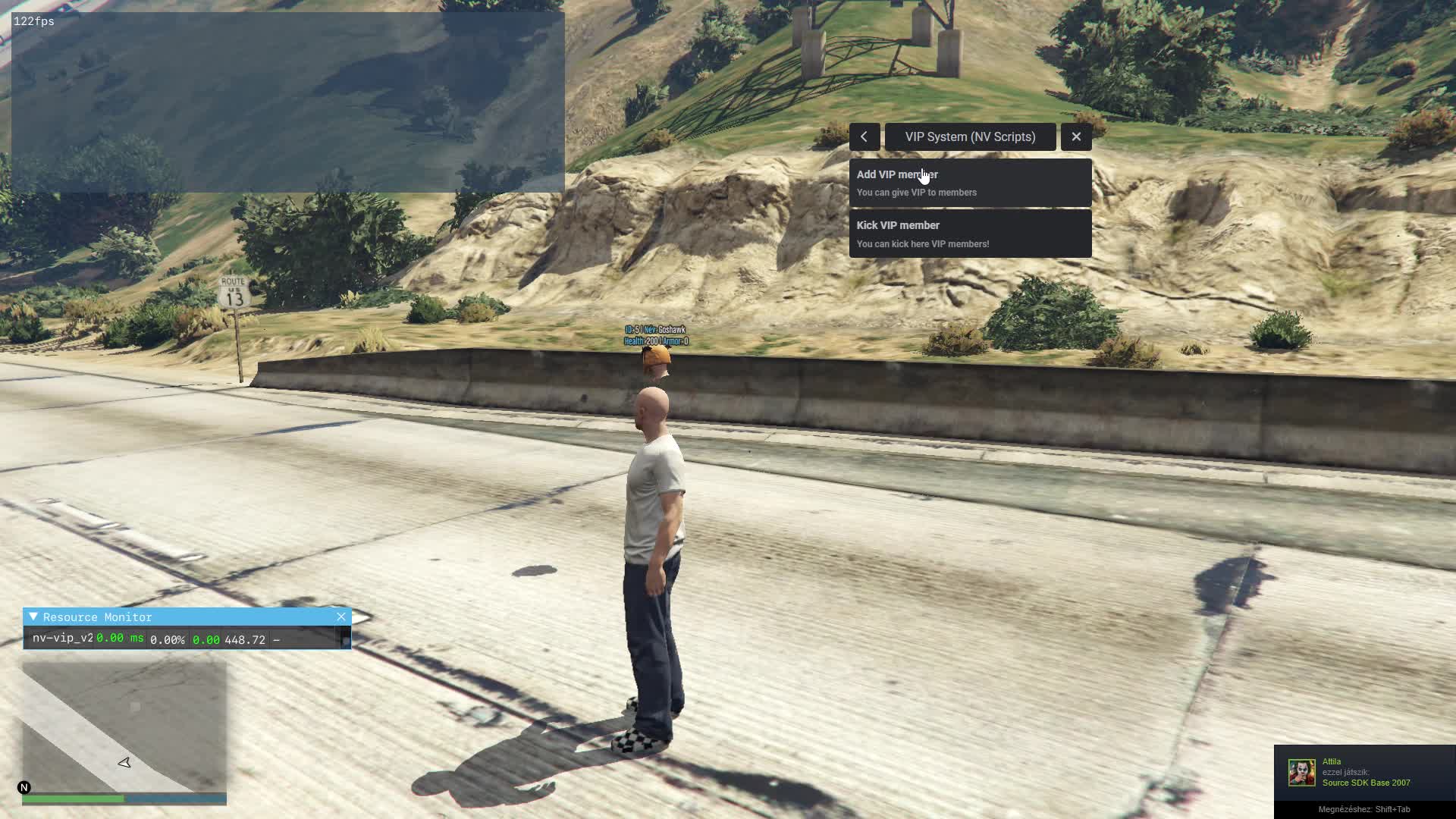Click the minimap in the corner

tap(124, 726)
